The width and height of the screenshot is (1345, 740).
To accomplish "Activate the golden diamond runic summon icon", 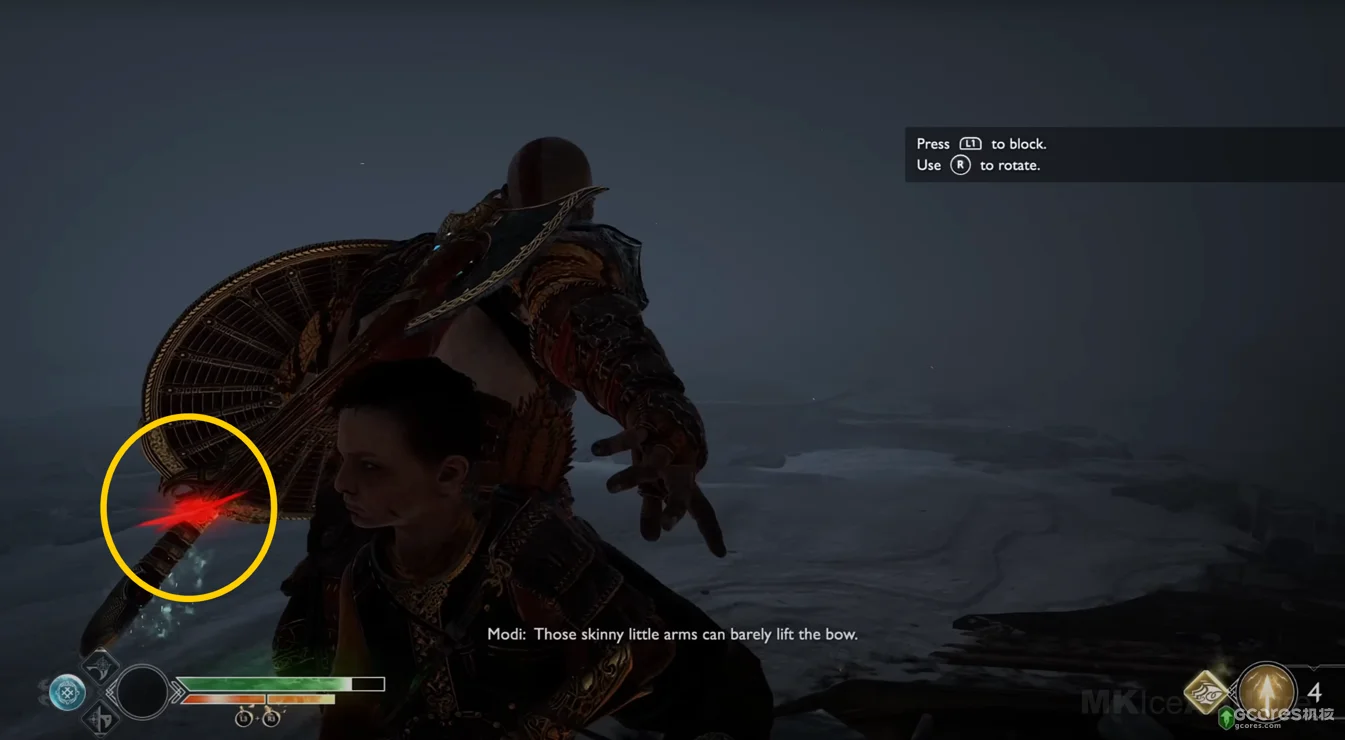I will 1207,693.
